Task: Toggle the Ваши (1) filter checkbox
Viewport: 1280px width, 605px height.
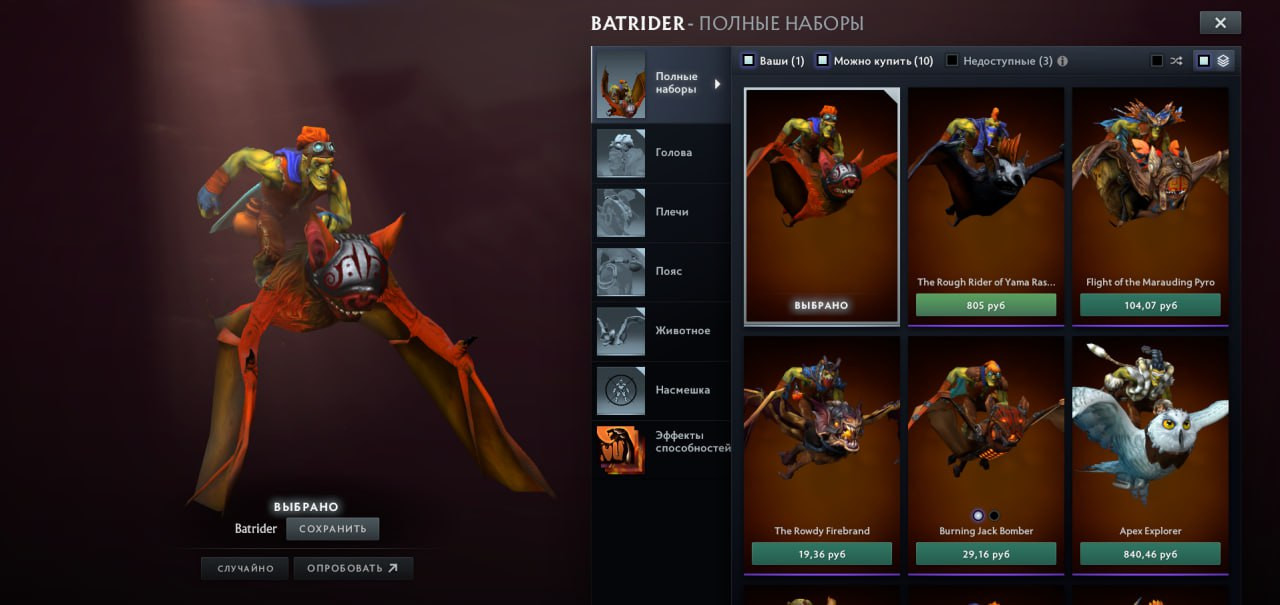Action: coord(749,61)
